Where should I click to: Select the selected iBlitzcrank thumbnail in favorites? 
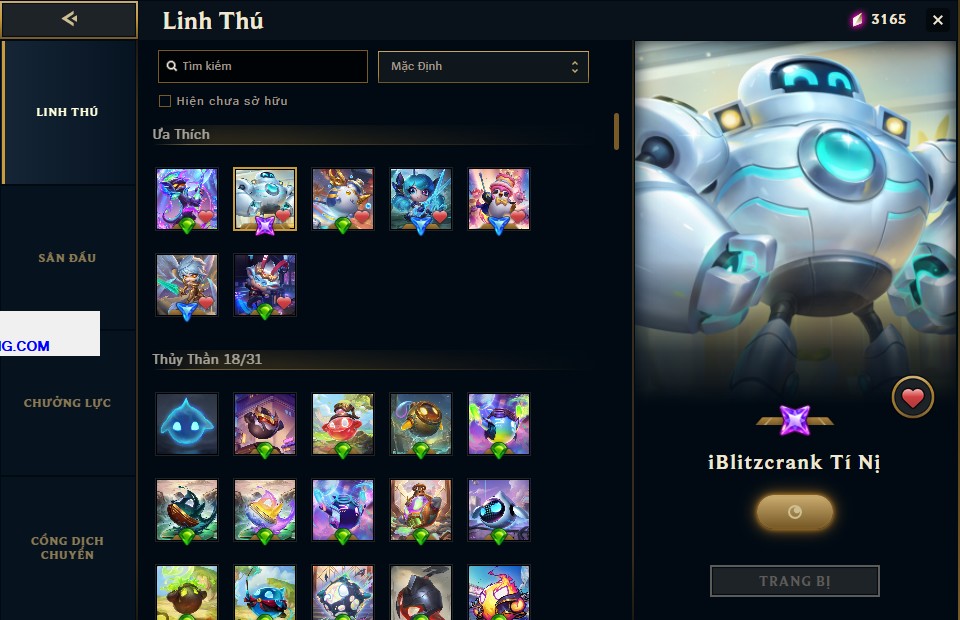pos(265,199)
